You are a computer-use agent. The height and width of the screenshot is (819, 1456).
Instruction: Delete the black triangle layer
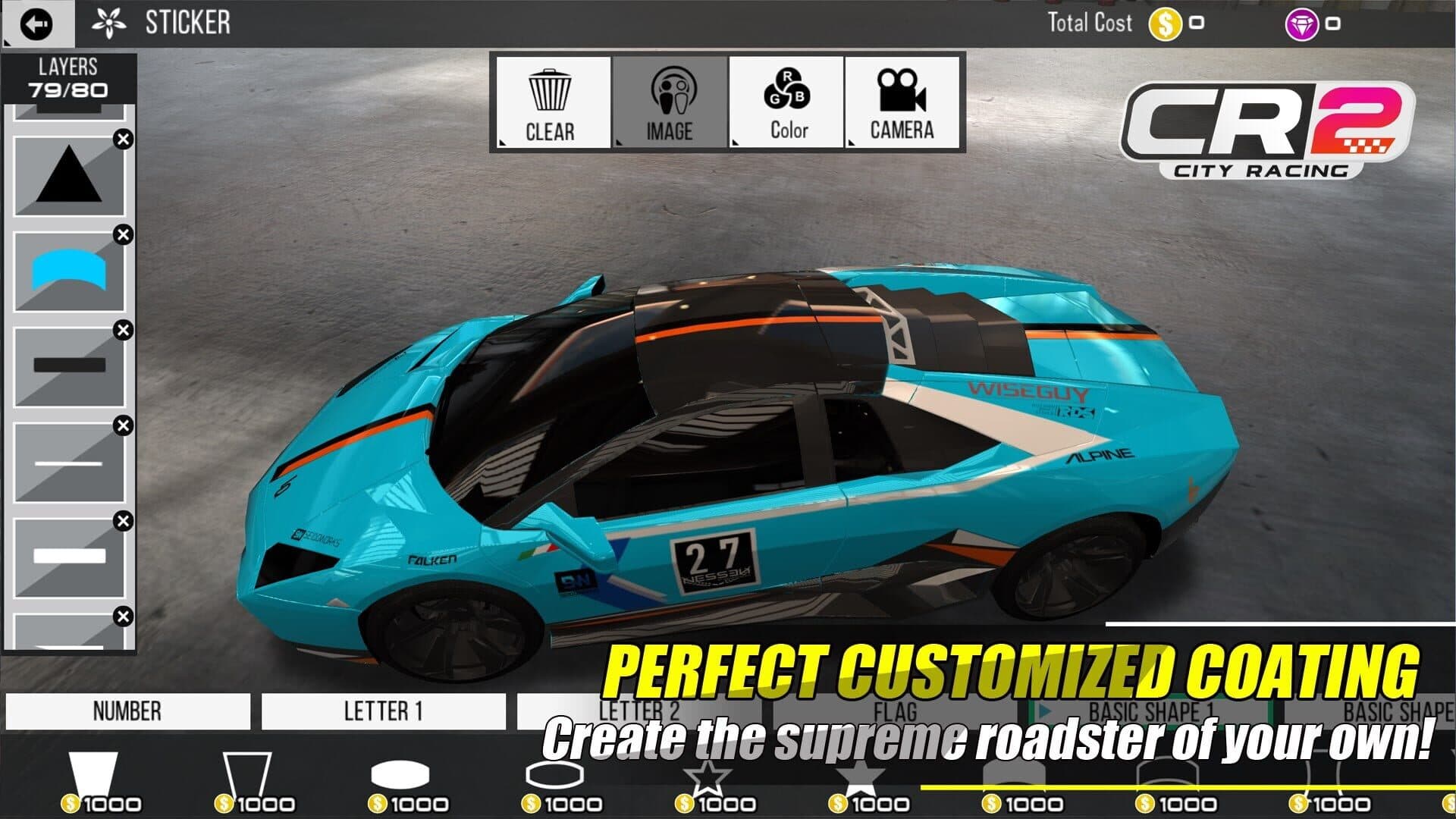[x=123, y=140]
